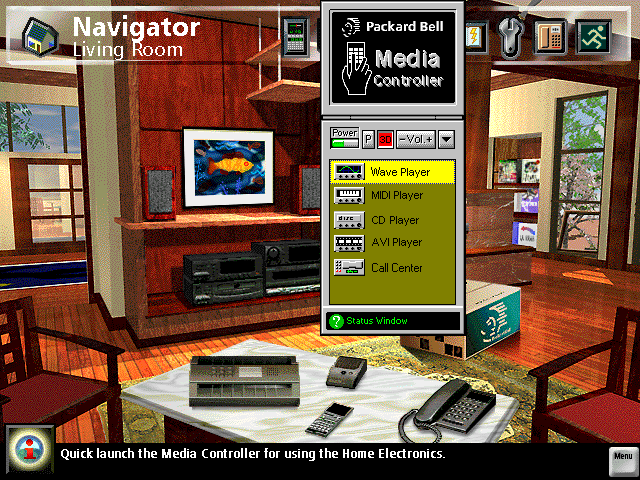Click the running man exit icon
The width and height of the screenshot is (640, 480).
pyautogui.click(x=591, y=36)
